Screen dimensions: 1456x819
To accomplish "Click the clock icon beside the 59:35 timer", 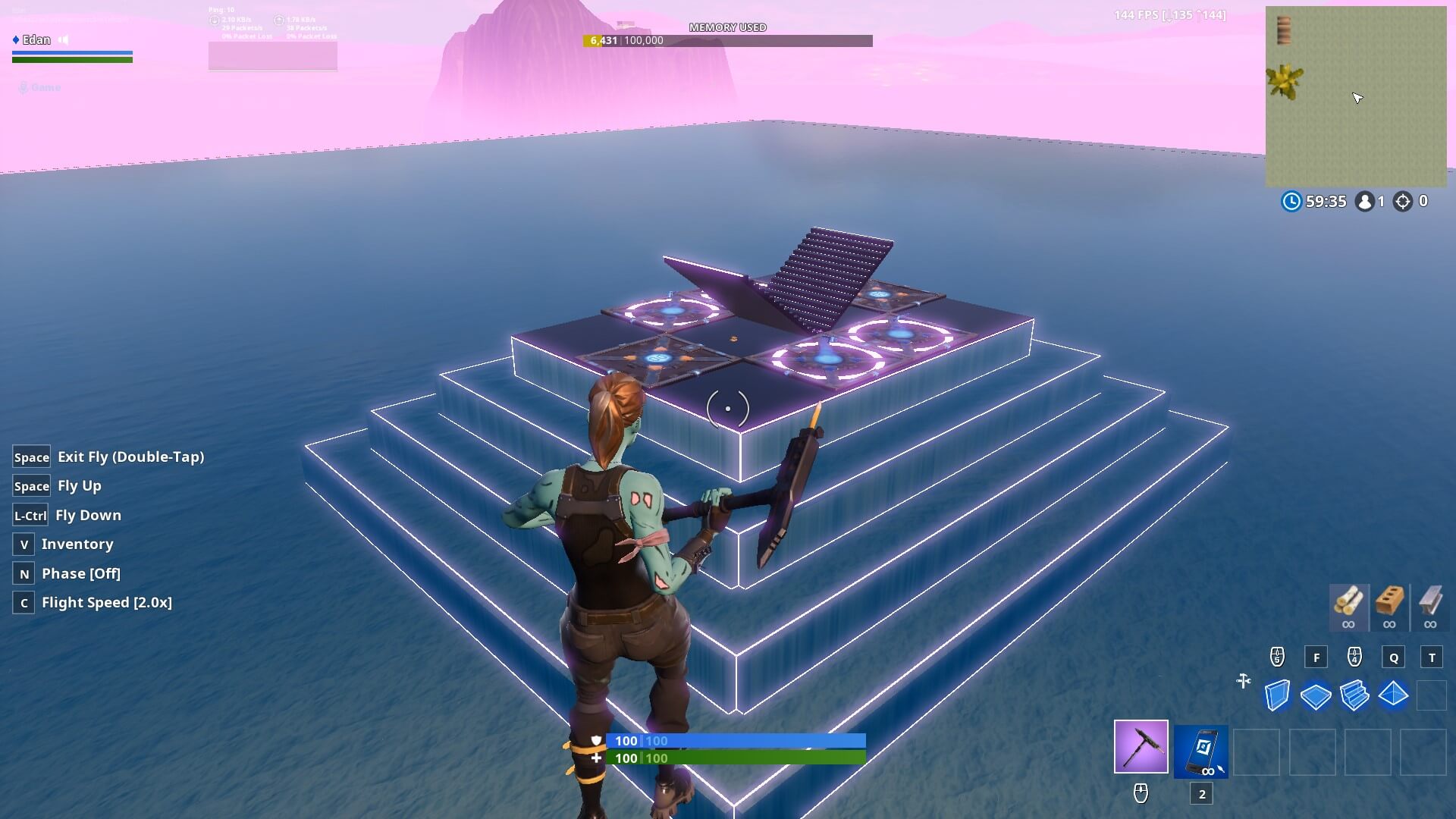I will (x=1294, y=201).
